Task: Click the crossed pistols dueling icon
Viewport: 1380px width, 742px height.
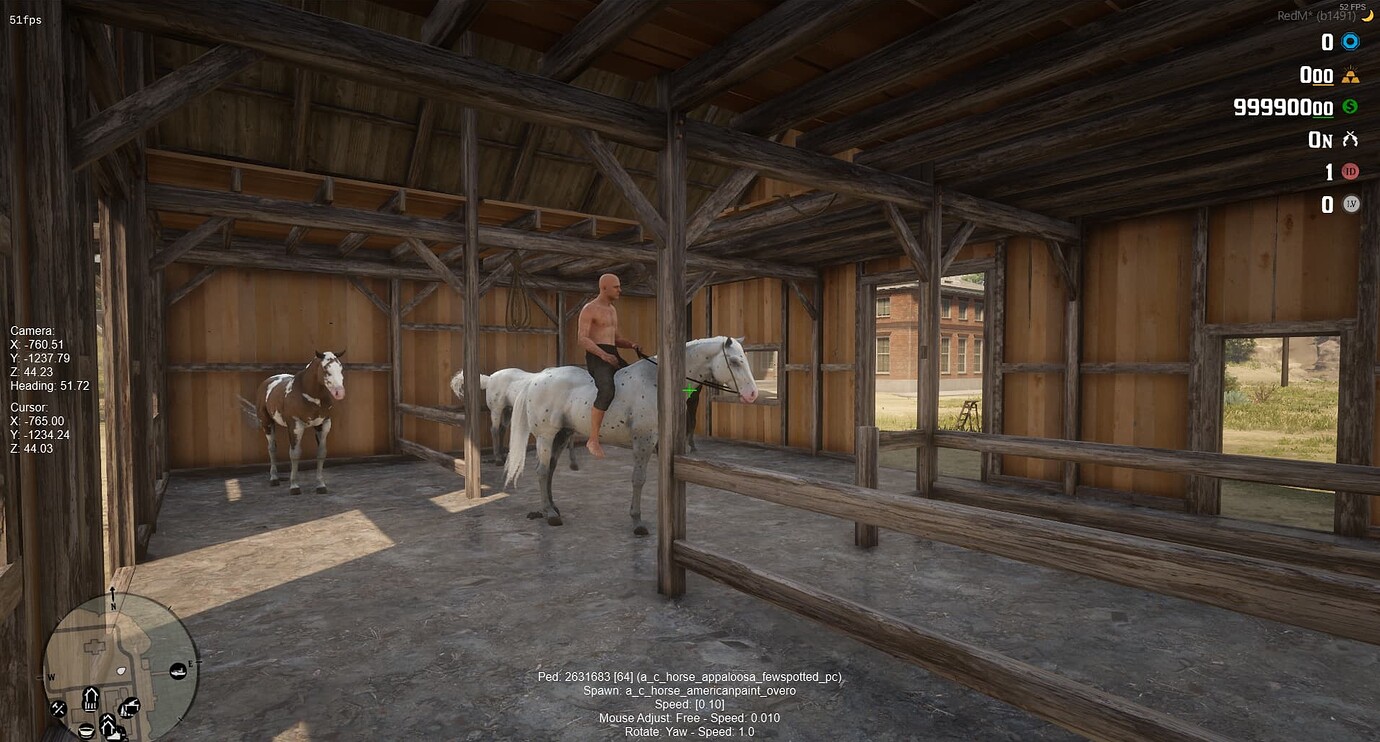Action: point(1350,139)
